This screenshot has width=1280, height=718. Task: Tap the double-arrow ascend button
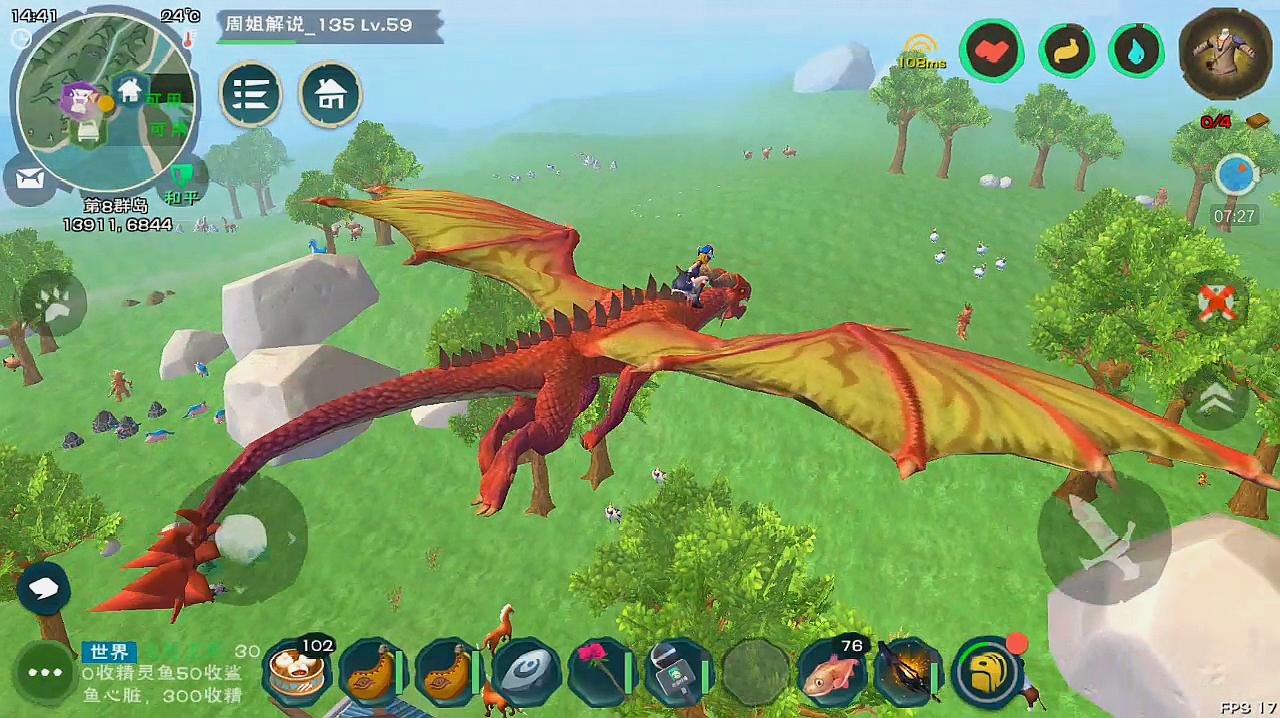point(1216,398)
